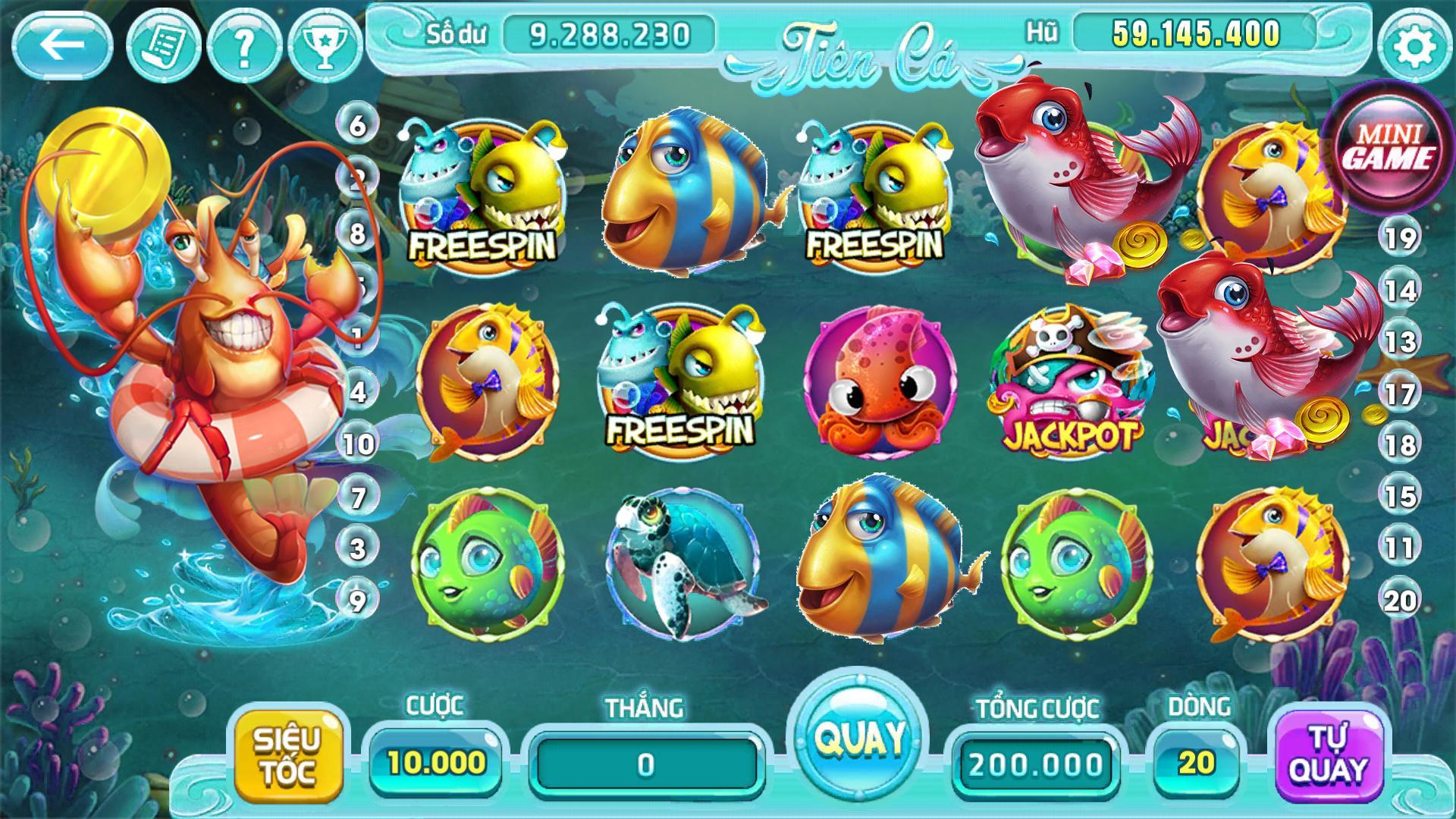The image size is (1456, 819).
Task: Open the trophy leaderboard
Action: click(x=325, y=47)
